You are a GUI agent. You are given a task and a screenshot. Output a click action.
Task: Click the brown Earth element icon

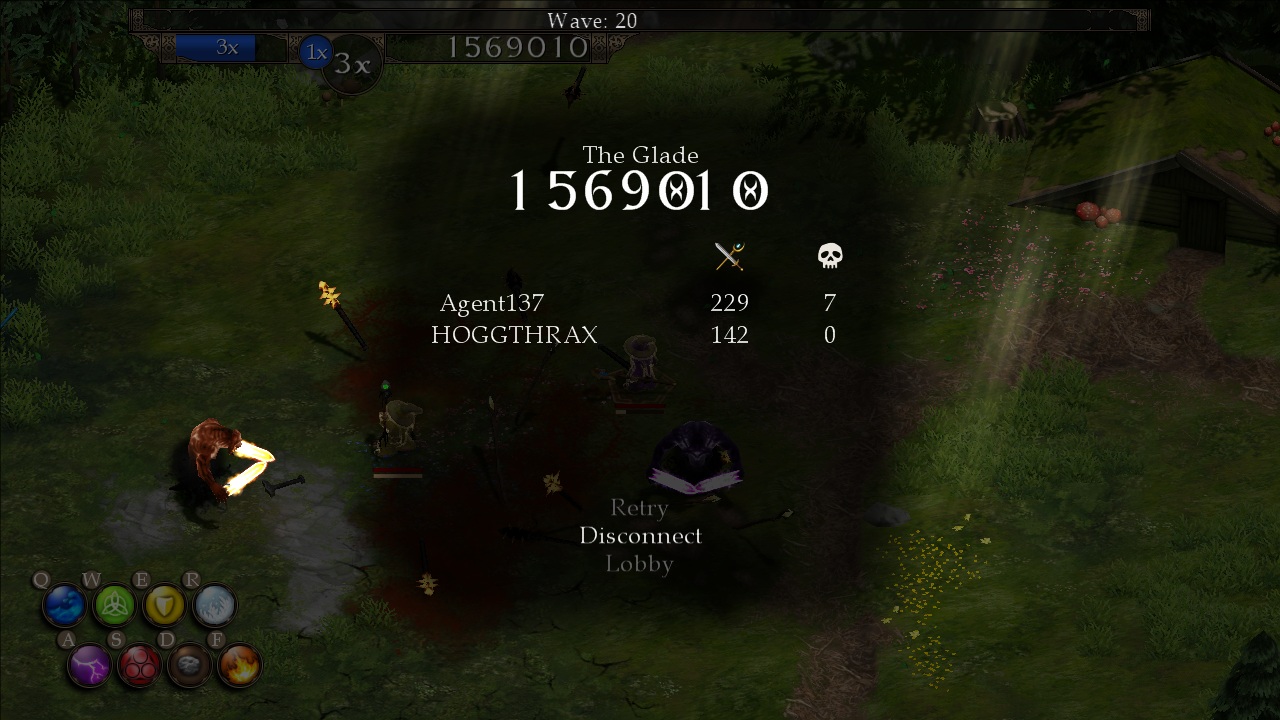189,665
